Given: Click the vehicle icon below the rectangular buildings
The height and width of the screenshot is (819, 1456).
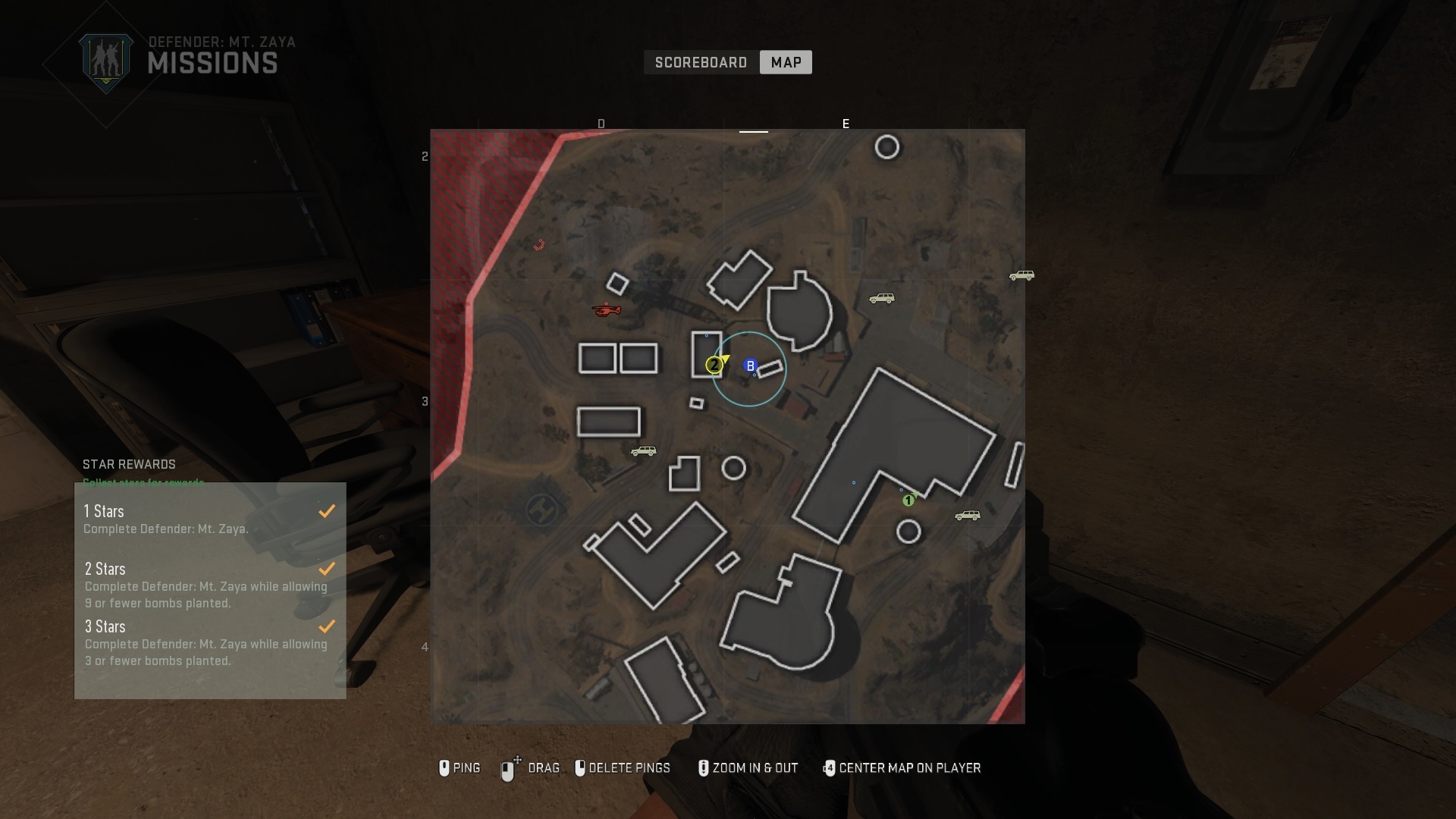Looking at the screenshot, I should 643,451.
